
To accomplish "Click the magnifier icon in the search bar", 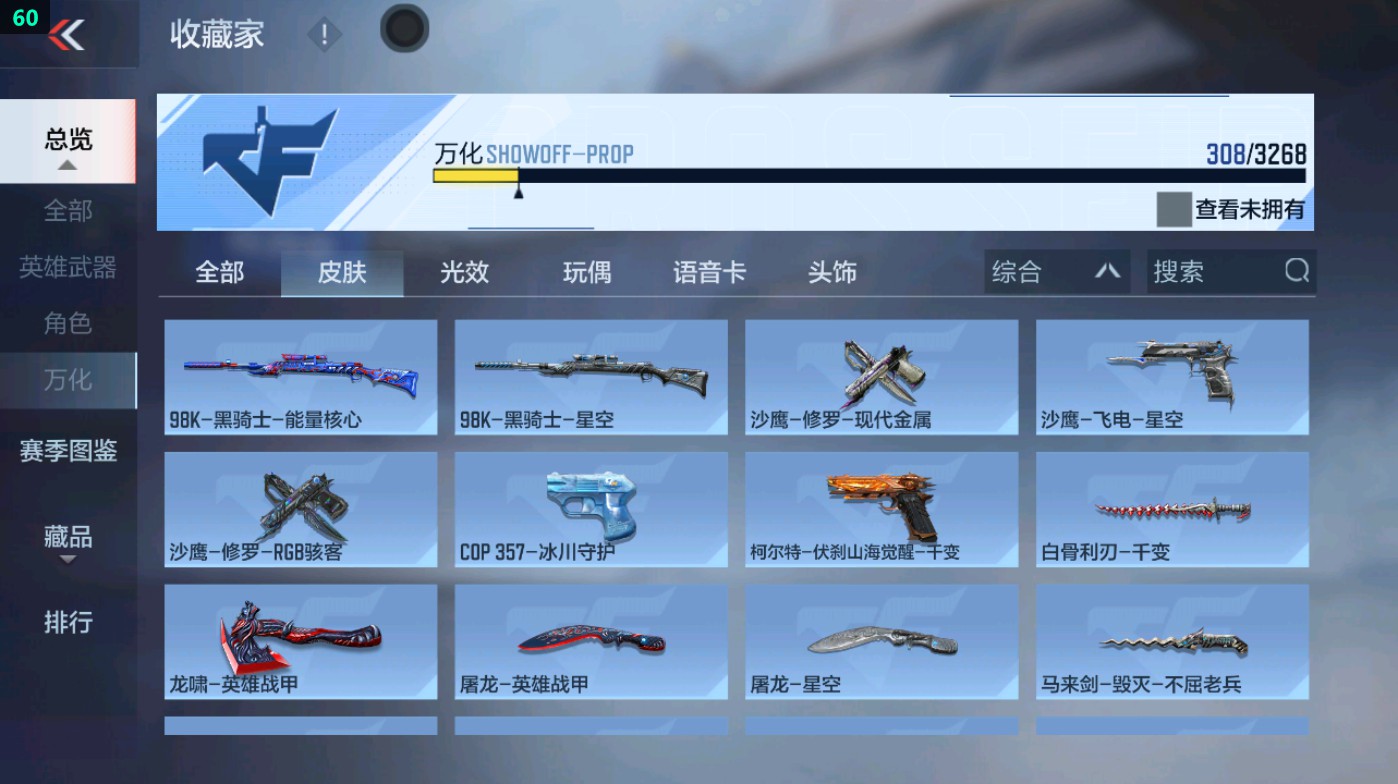I will [x=1296, y=271].
